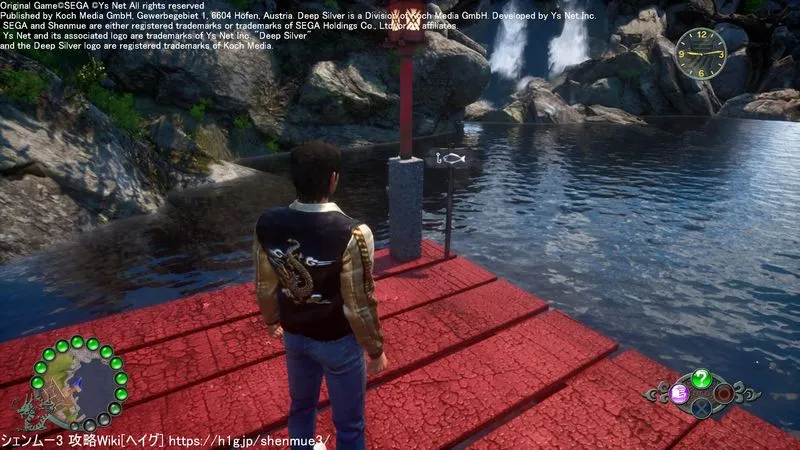Select the green question mark icon
800x450 pixels.
pyautogui.click(x=702, y=378)
